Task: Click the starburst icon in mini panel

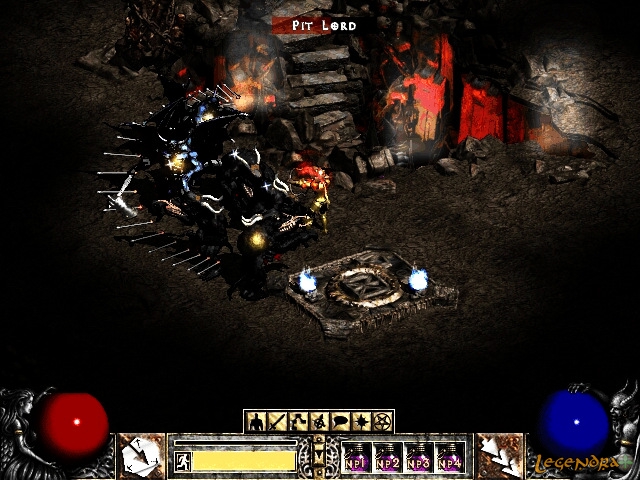Action: coord(362,421)
